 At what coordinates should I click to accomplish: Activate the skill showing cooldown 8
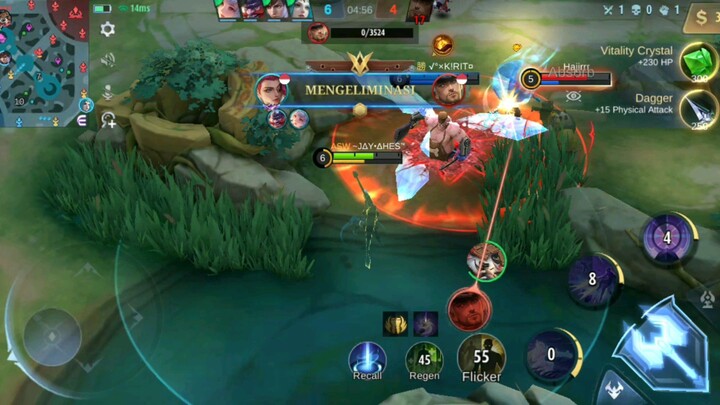(592, 280)
